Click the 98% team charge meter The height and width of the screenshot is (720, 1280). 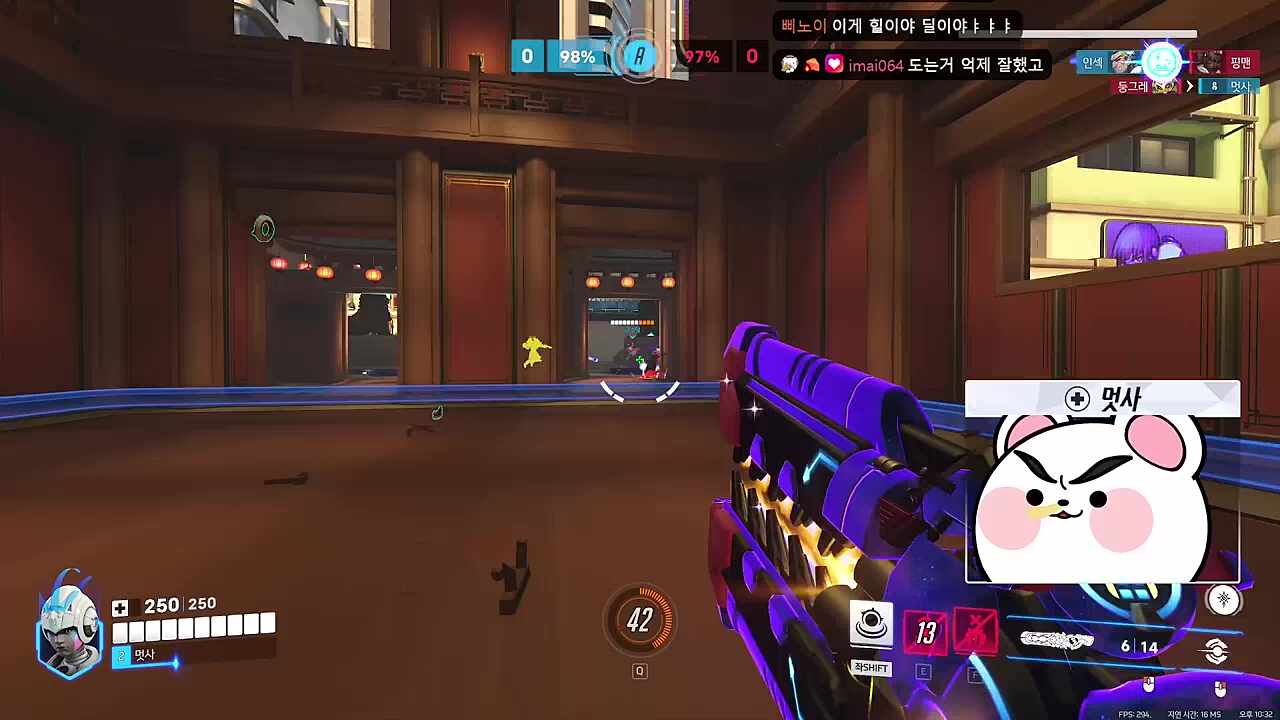pos(576,56)
